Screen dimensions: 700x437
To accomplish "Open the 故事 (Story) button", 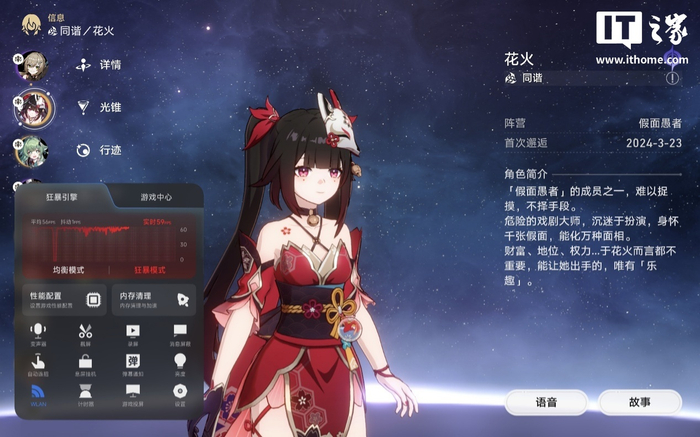I will [x=639, y=402].
